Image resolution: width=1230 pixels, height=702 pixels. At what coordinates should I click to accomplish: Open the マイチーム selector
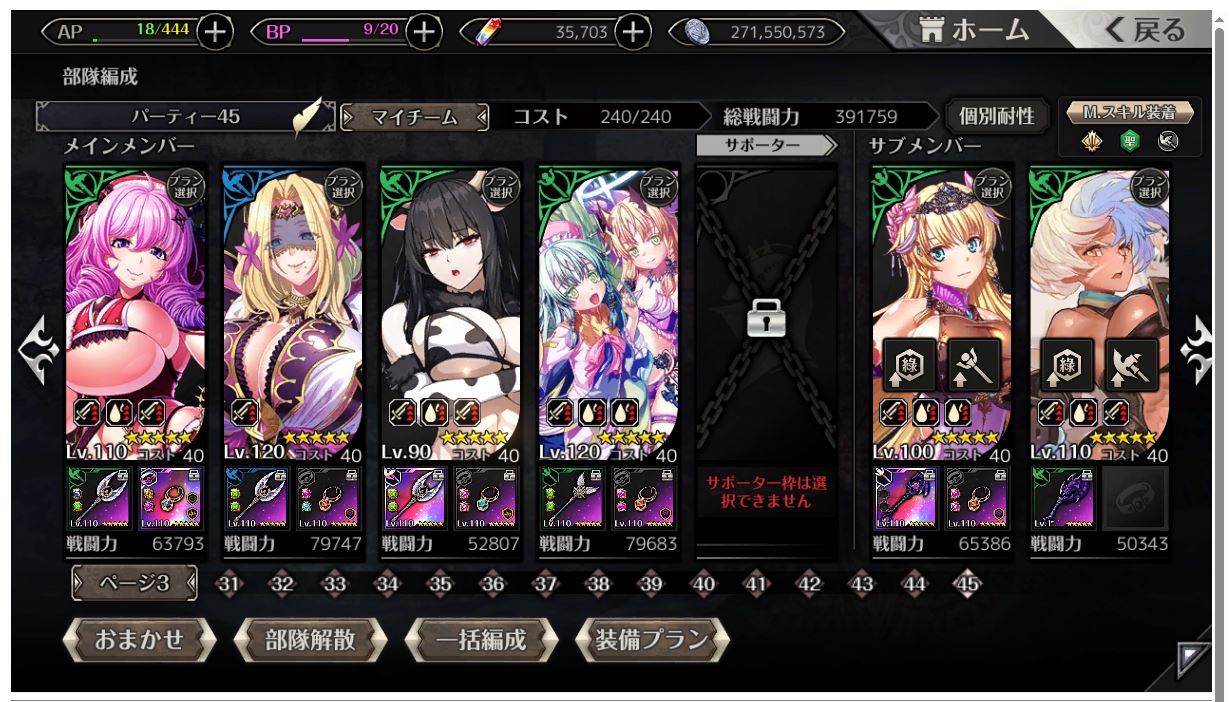pos(414,117)
